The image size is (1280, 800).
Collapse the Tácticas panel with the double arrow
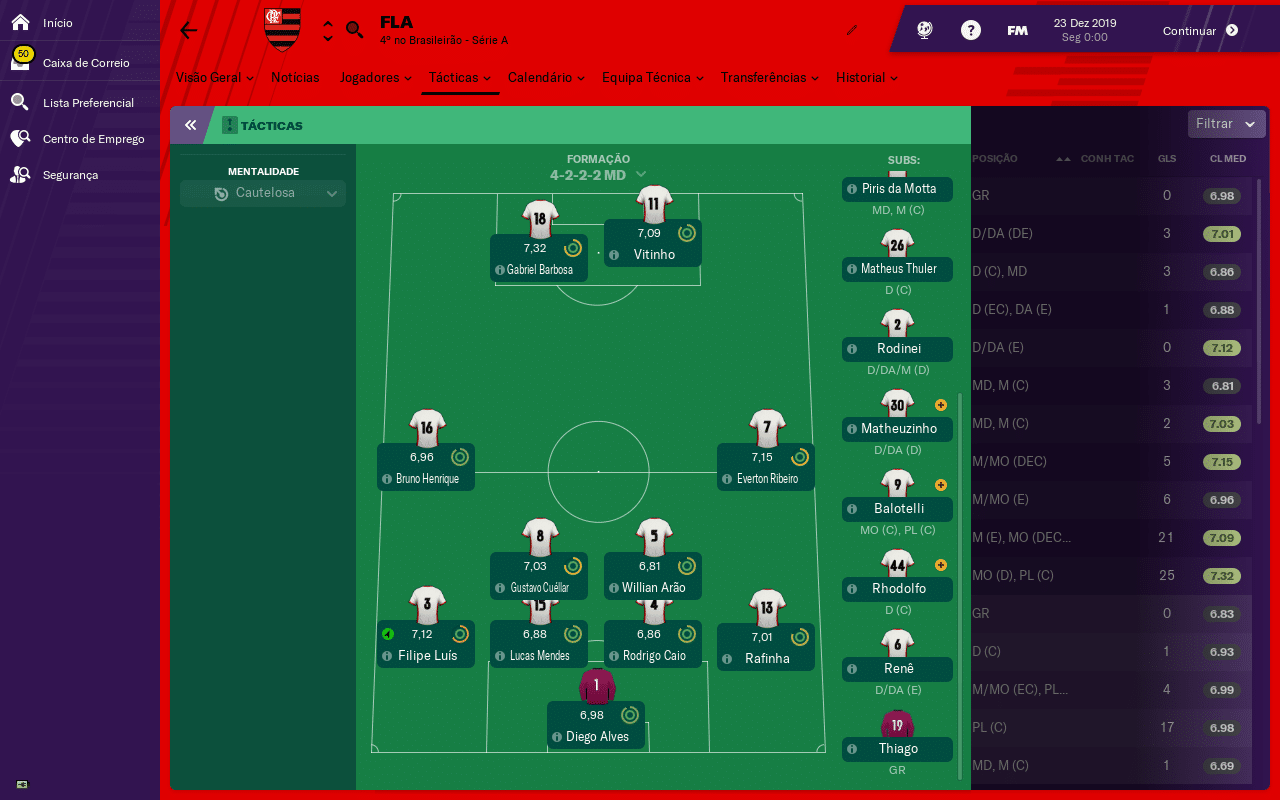[190, 126]
